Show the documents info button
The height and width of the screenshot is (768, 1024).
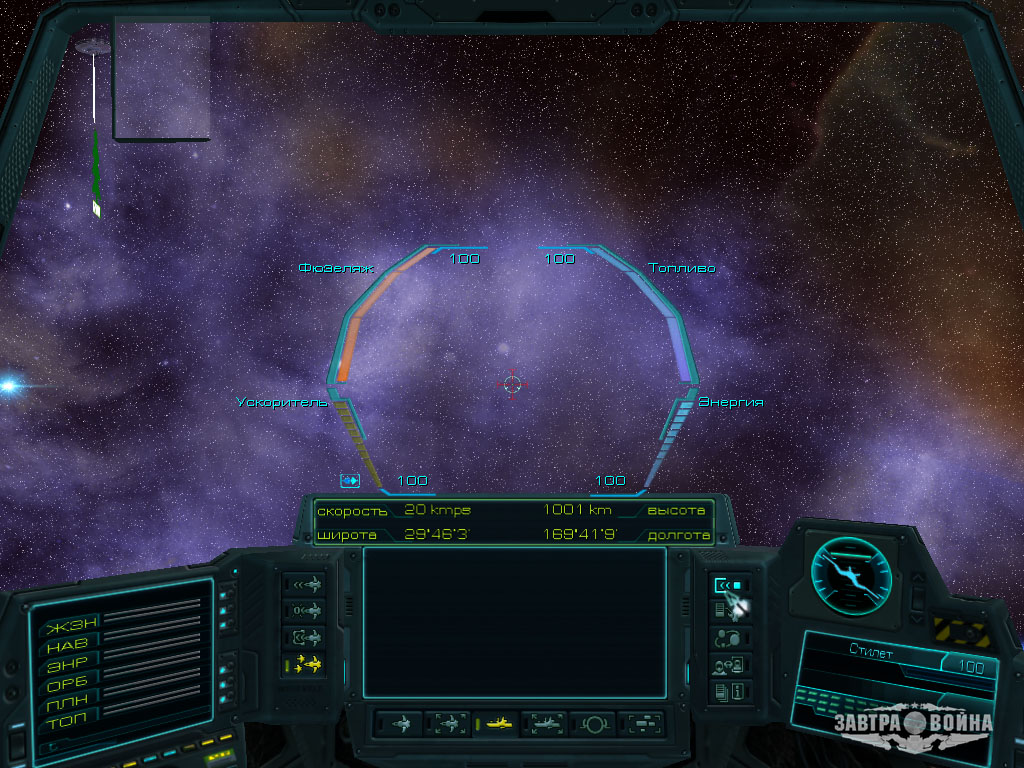pyautogui.click(x=726, y=690)
